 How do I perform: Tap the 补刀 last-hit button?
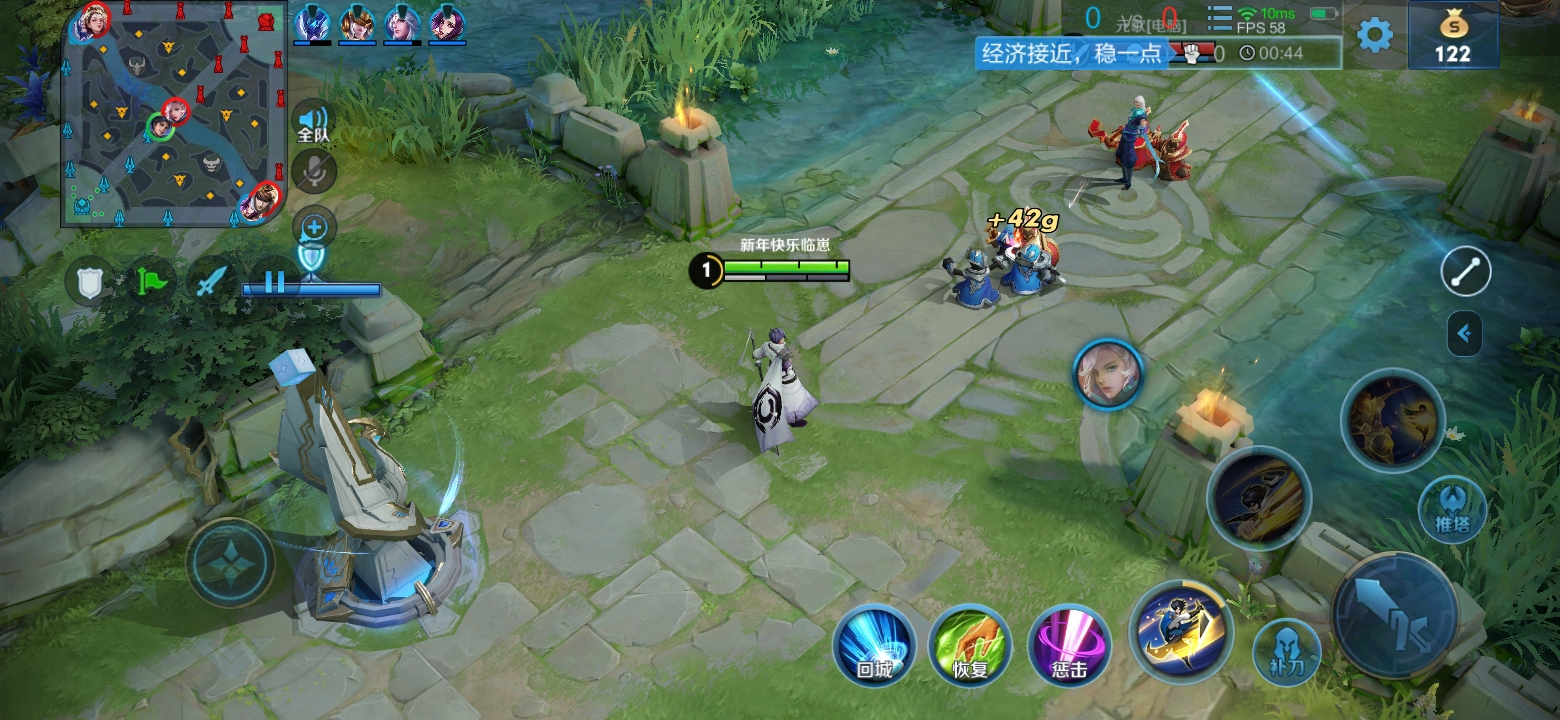click(1286, 651)
